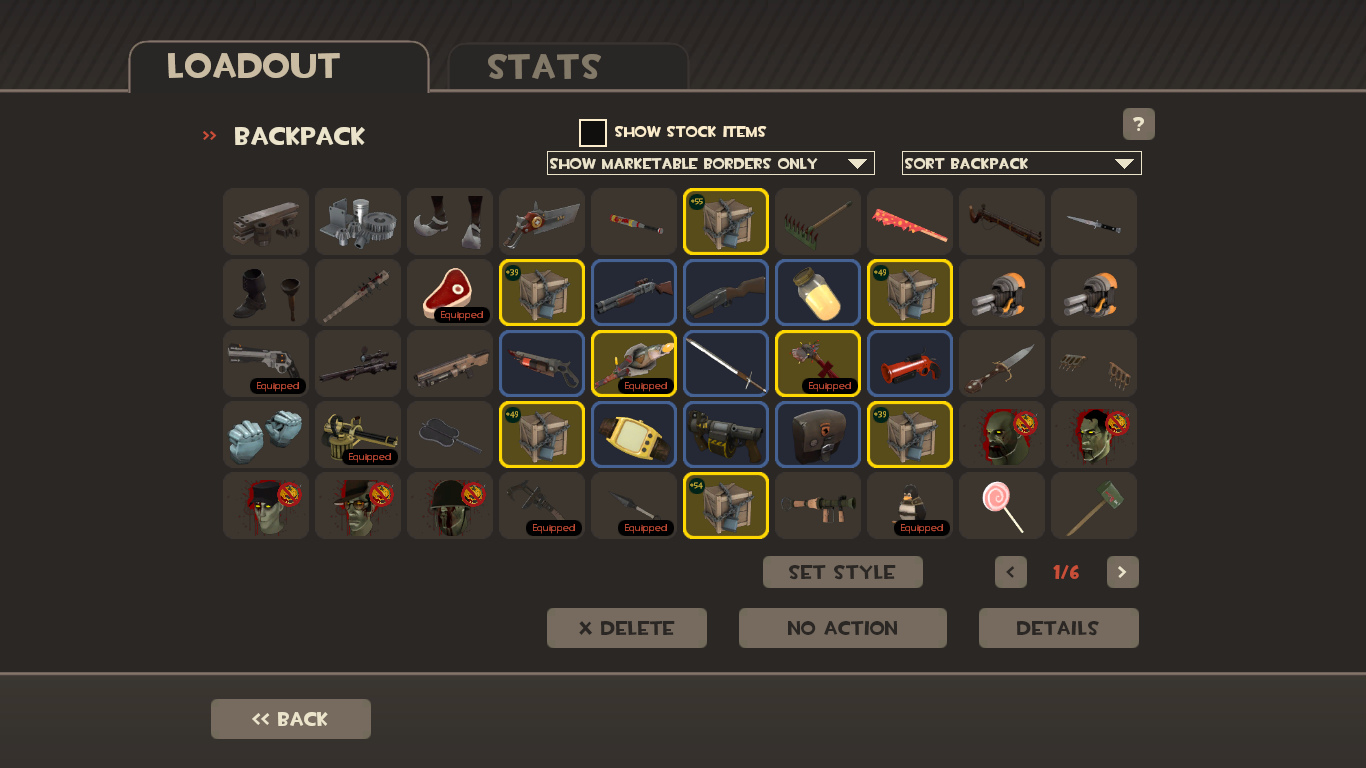Screen dimensions: 1366x768
Task: Click the Set Style button
Action: (x=842, y=572)
